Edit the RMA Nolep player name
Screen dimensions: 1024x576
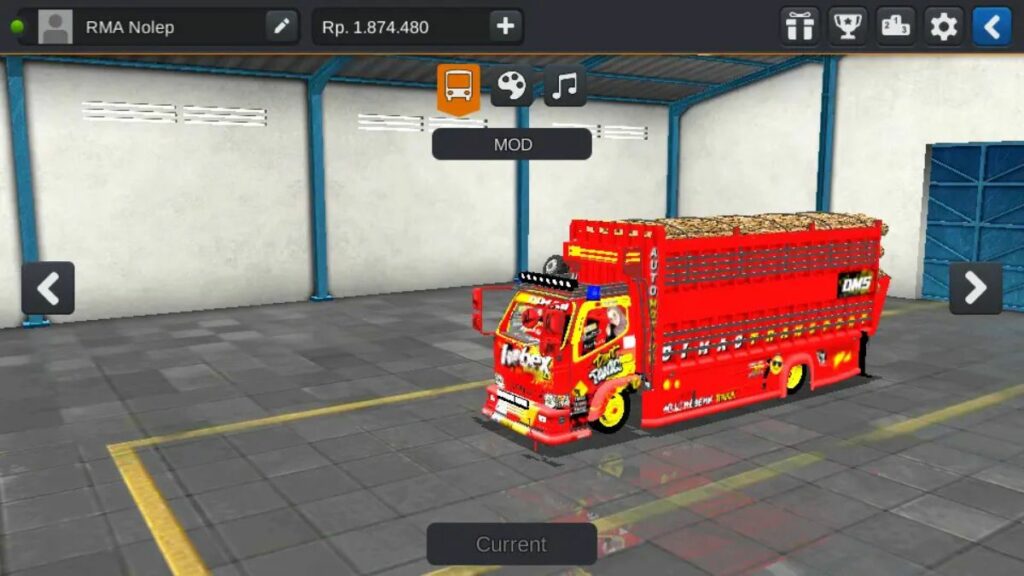tap(282, 27)
